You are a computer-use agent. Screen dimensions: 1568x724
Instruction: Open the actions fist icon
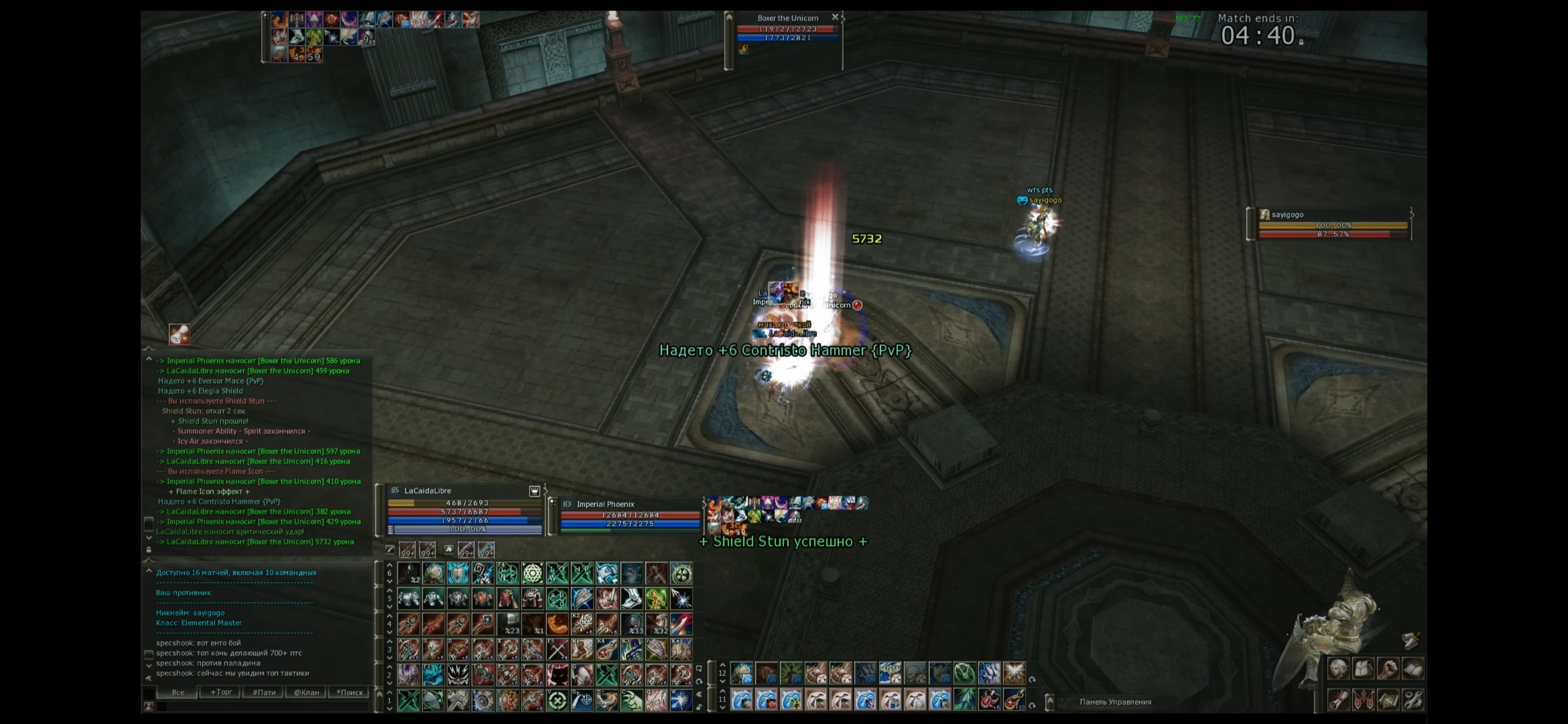click(1388, 668)
